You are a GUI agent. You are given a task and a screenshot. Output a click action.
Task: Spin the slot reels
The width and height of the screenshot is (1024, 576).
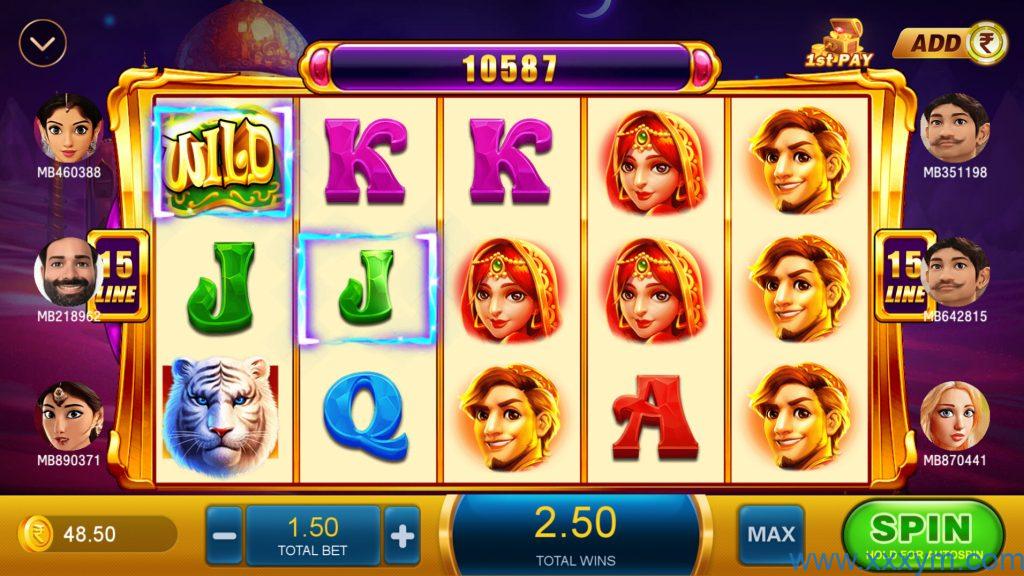tap(921, 533)
